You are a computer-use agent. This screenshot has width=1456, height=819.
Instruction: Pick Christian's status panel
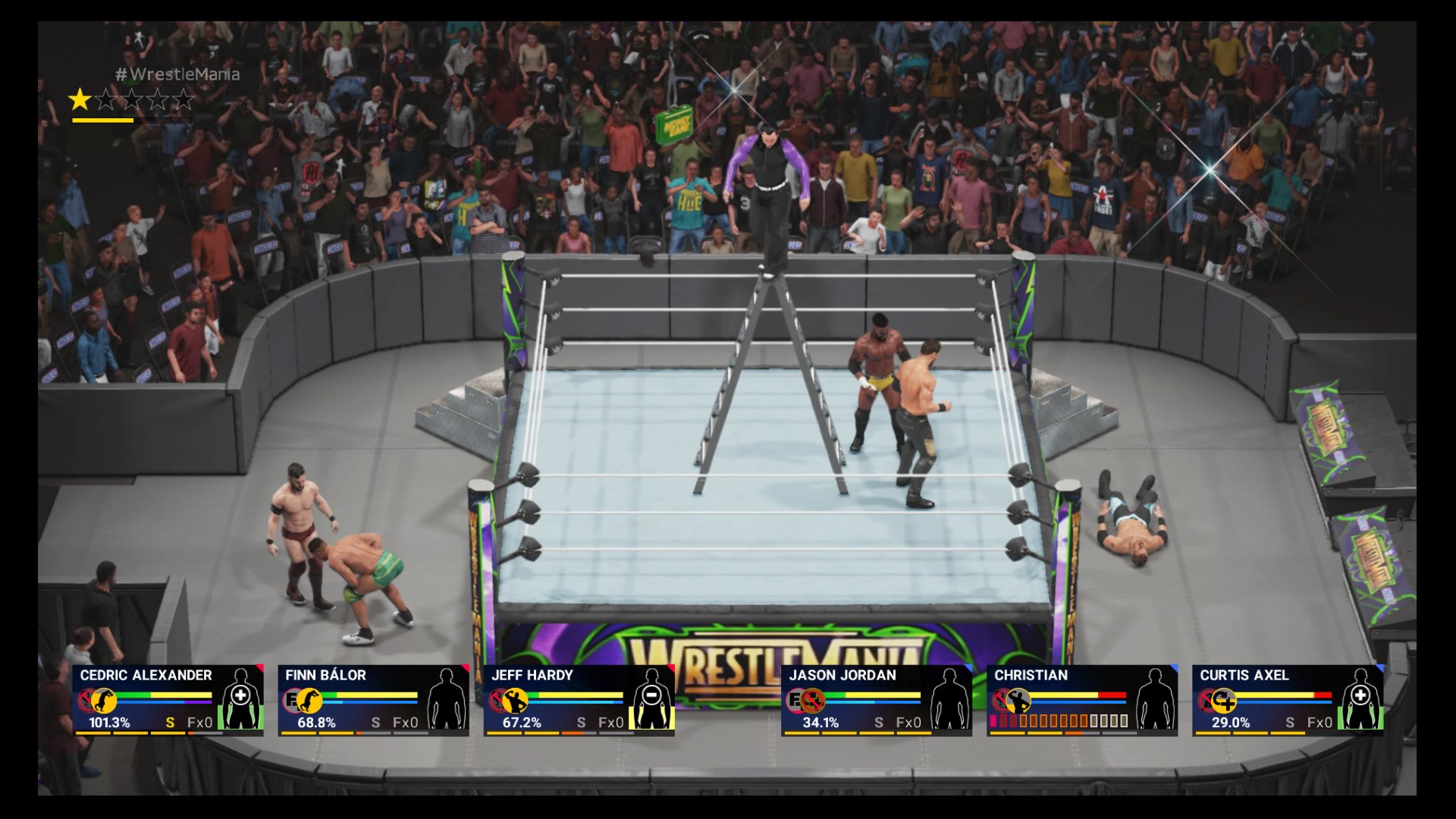(1081, 700)
